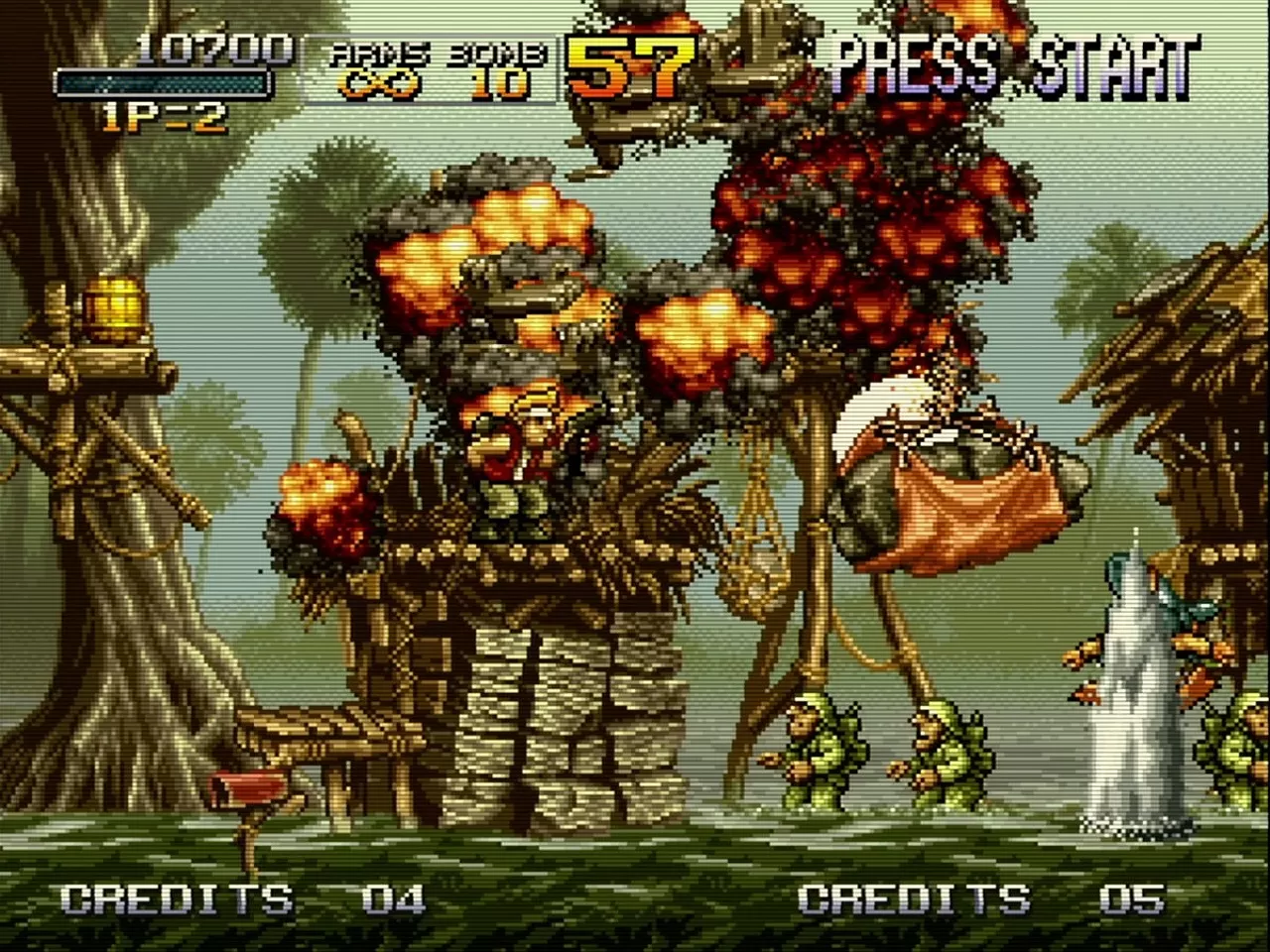Expand the timer showing 57
Screen dimensions: 1270x952
click(630, 69)
